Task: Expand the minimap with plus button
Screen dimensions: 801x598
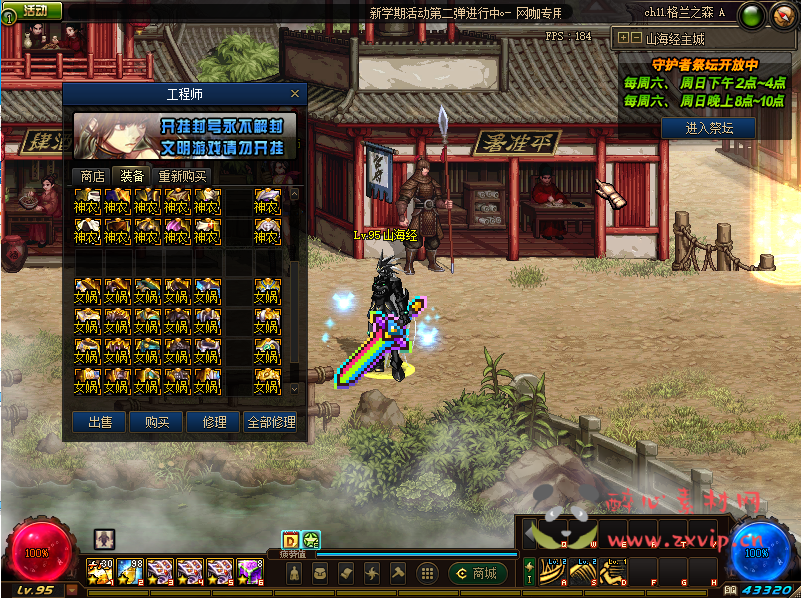Action: tap(623, 38)
